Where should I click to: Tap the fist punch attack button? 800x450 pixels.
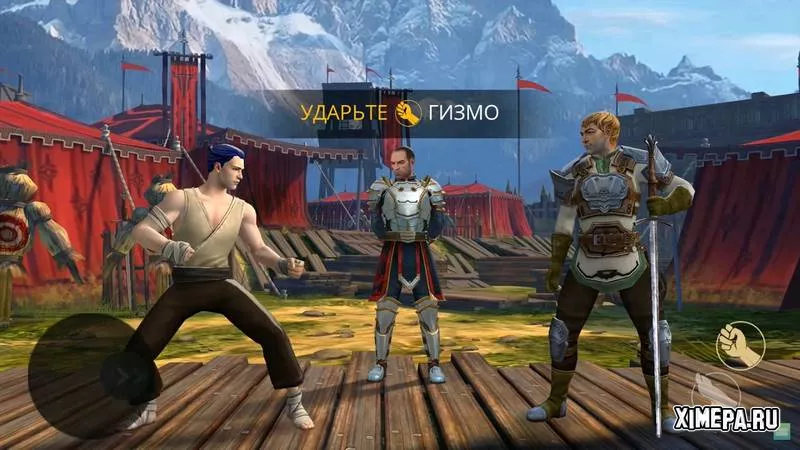coord(739,345)
